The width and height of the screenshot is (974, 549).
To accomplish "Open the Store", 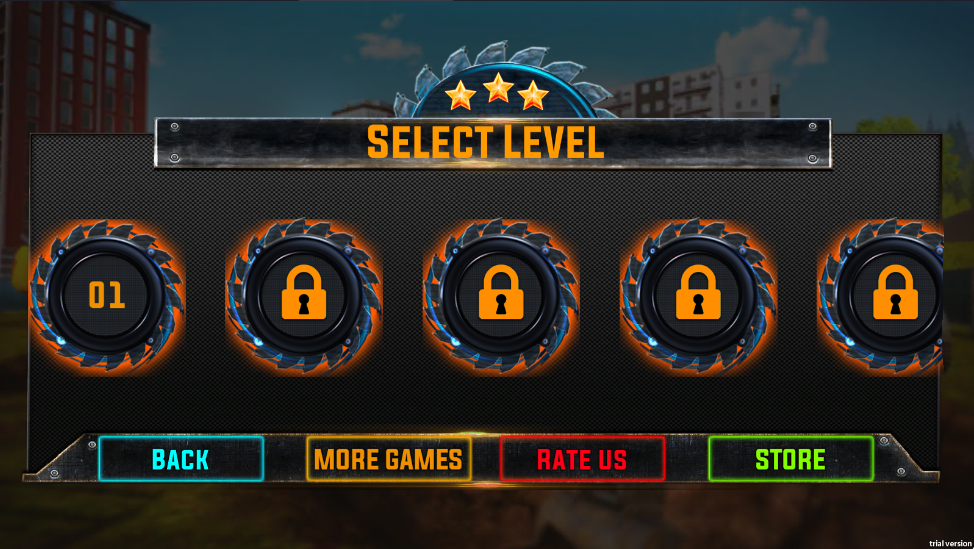I will pos(790,459).
